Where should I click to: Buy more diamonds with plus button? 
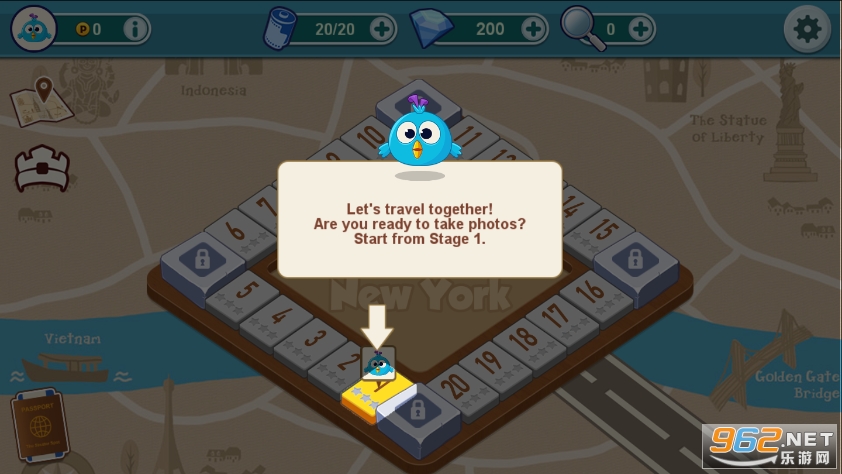point(534,29)
